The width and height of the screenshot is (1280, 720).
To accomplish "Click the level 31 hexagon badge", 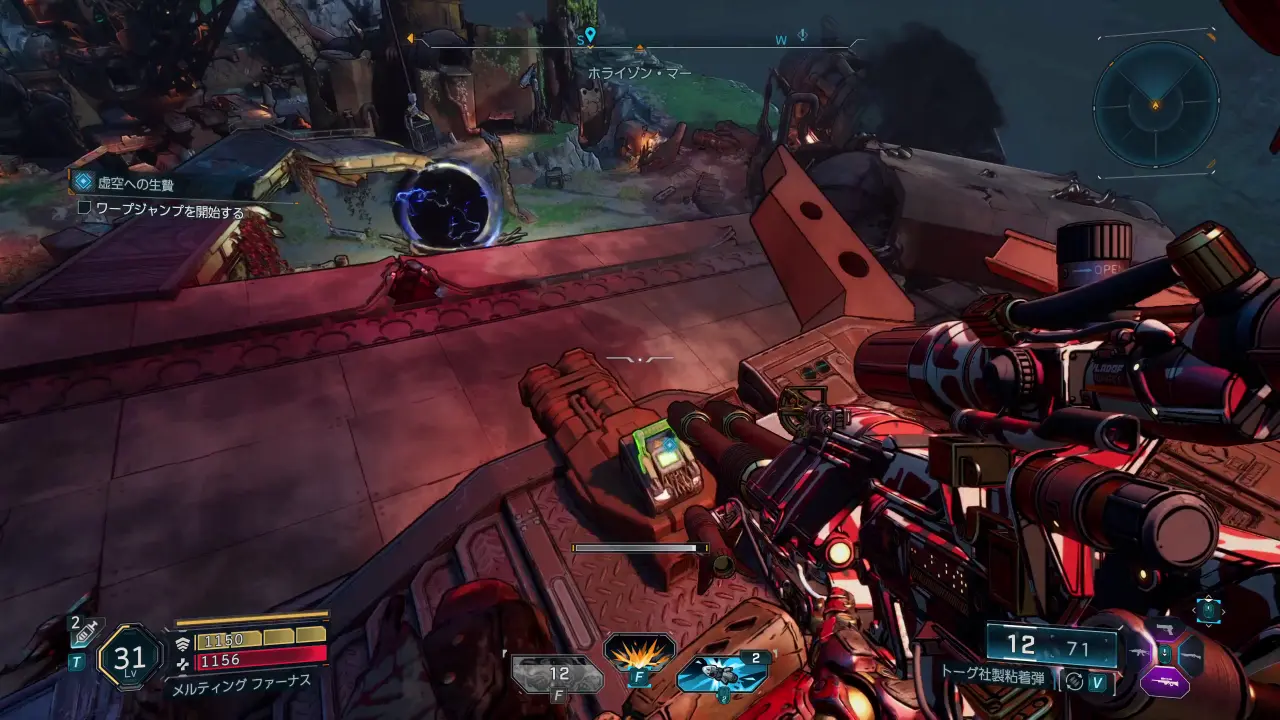I will click(x=130, y=657).
